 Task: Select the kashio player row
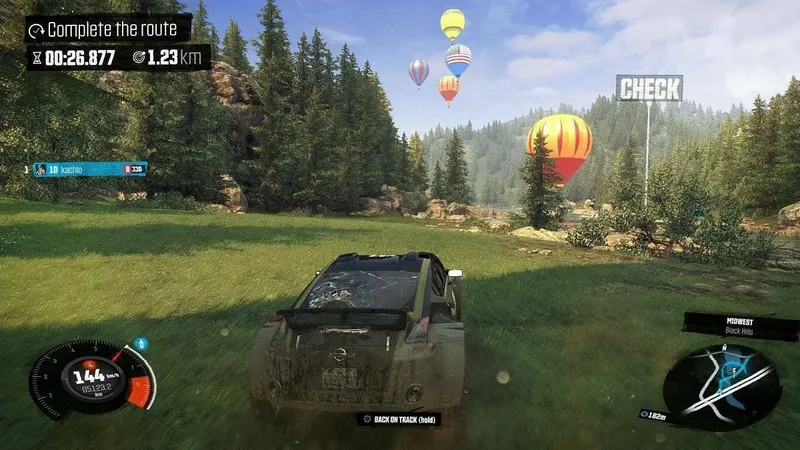pyautogui.click(x=89, y=169)
